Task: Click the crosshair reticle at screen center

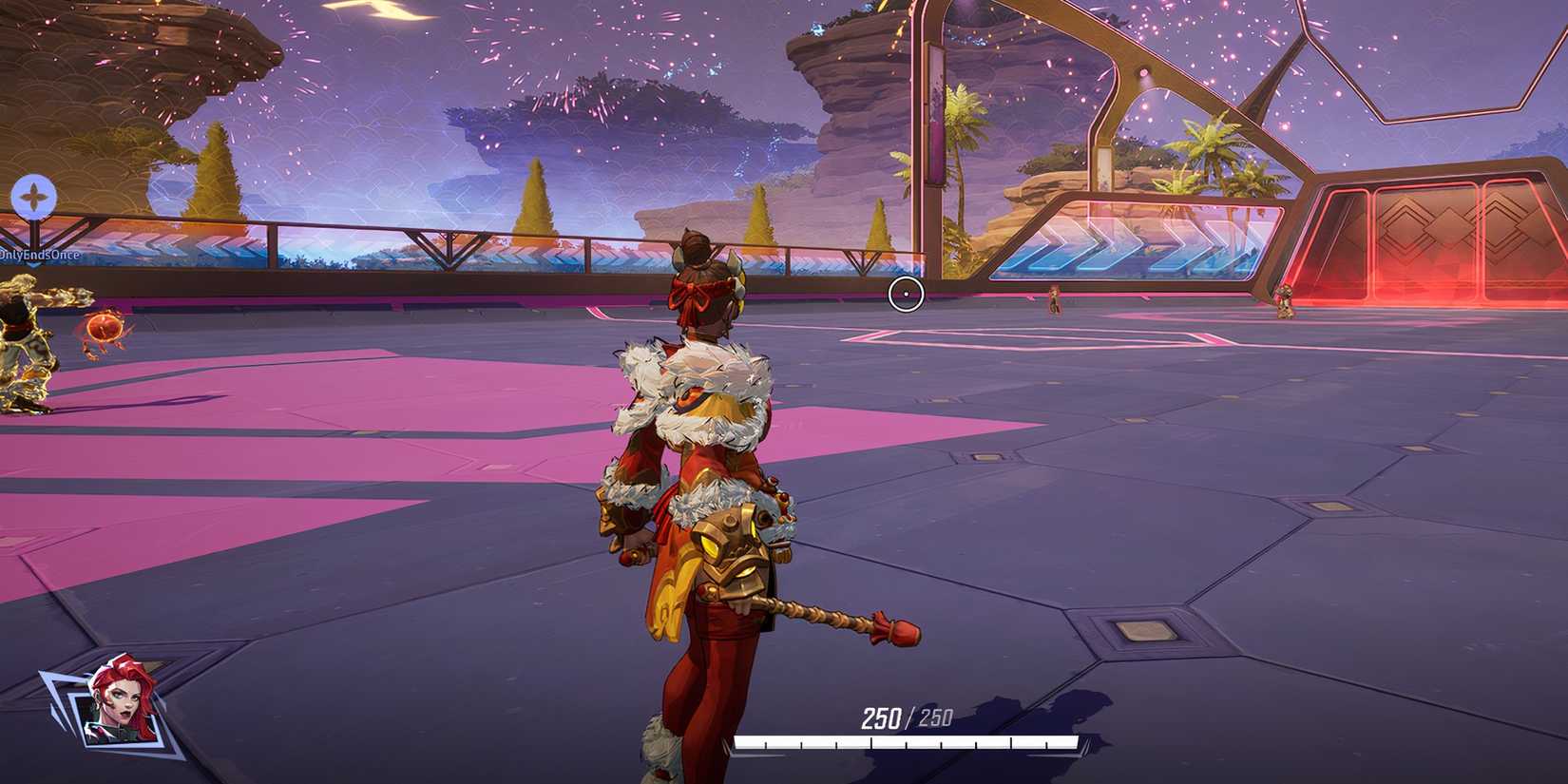Action: [907, 295]
